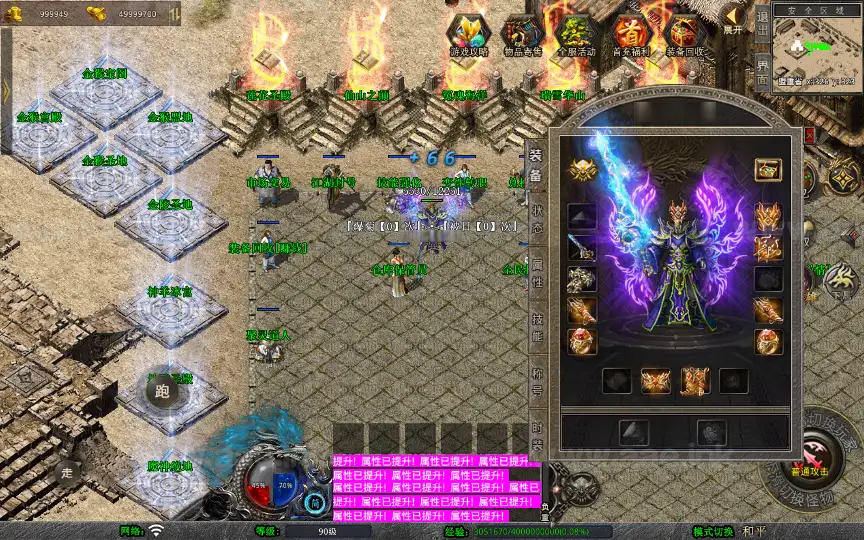The image size is (864, 540).
Task: Open the 游戏攻略 game guide icon
Action: point(468,35)
